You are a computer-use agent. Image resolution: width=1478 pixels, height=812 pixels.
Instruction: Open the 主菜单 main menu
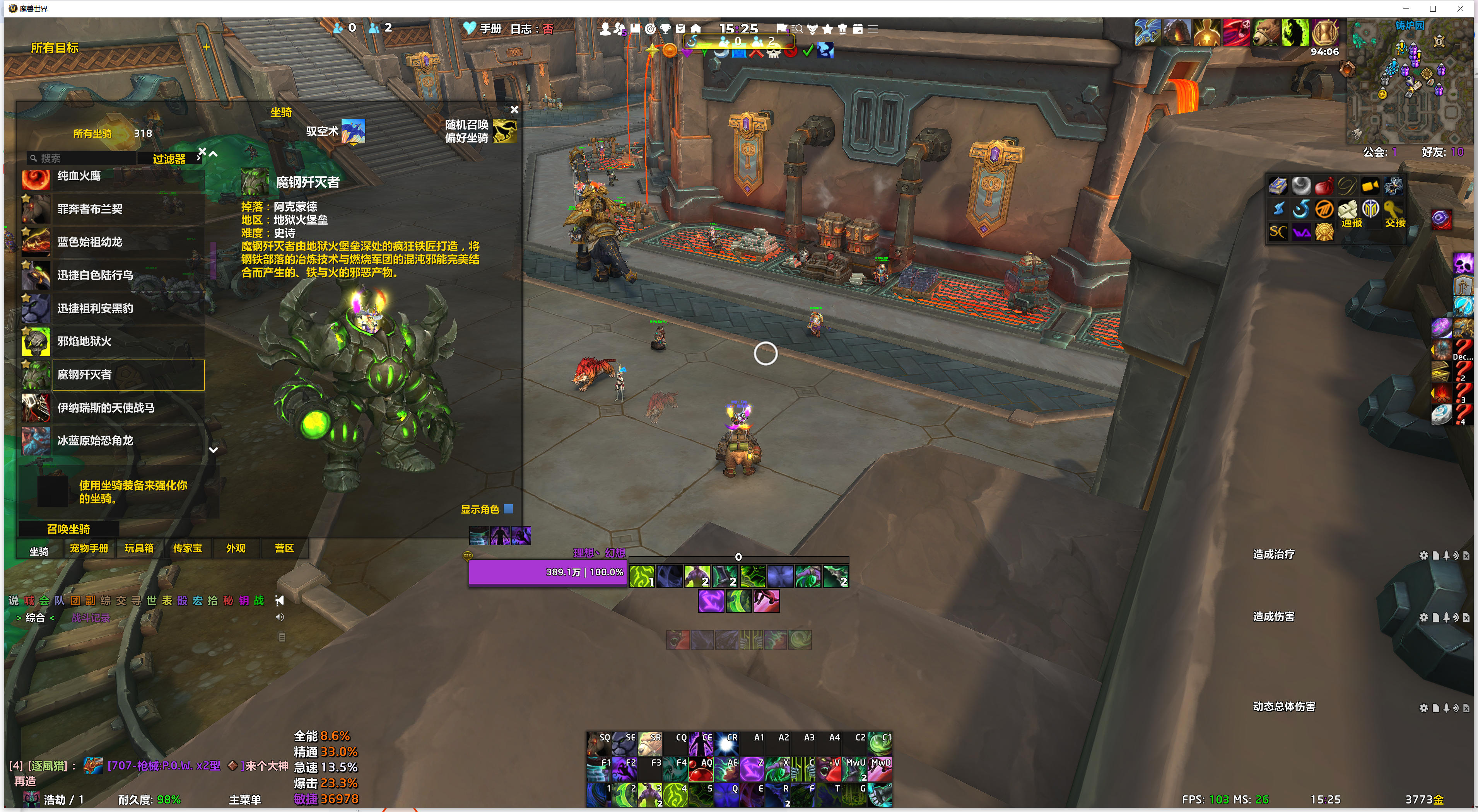tap(245, 799)
